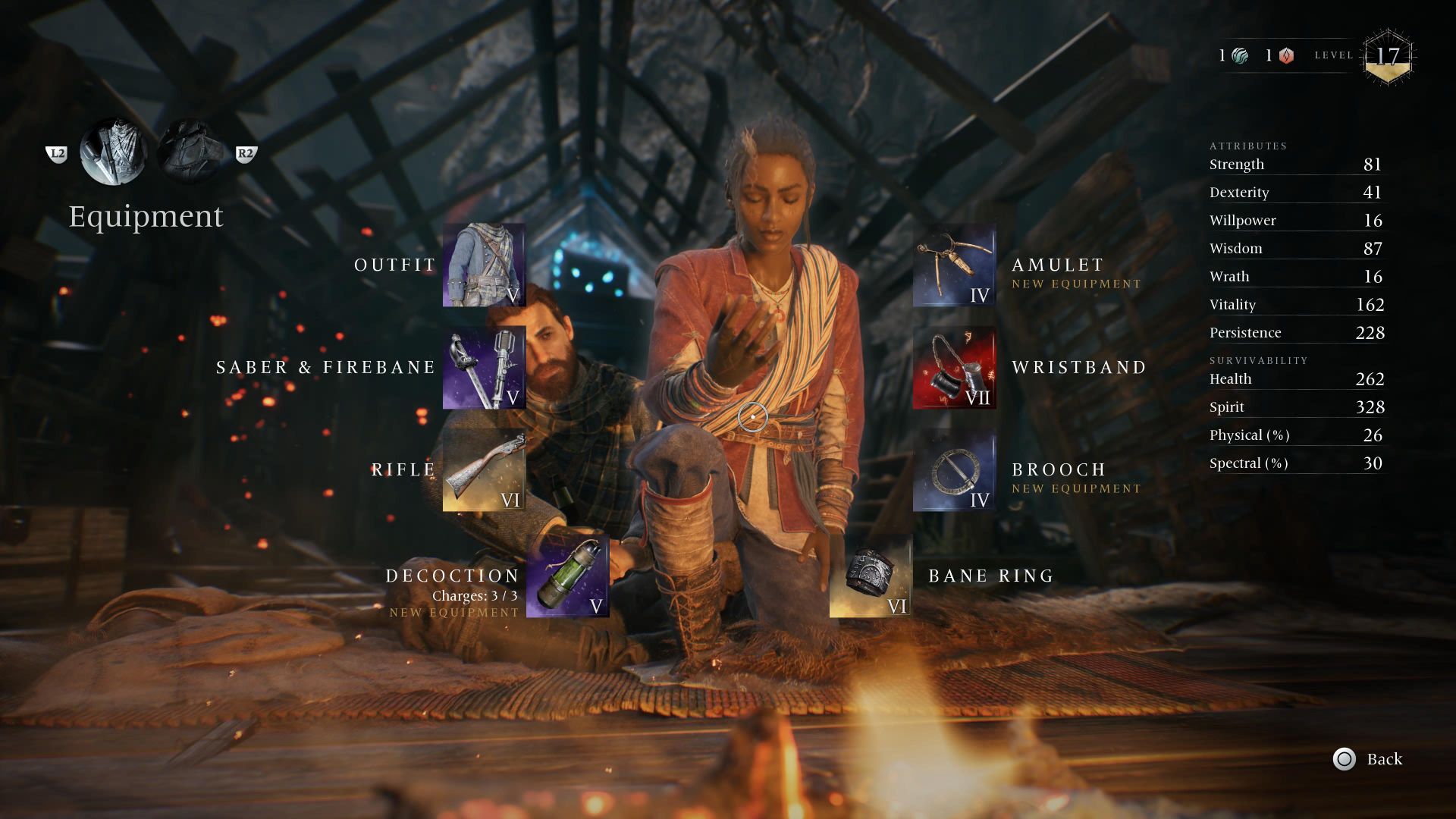Select the new Amulet equipment

click(x=954, y=269)
